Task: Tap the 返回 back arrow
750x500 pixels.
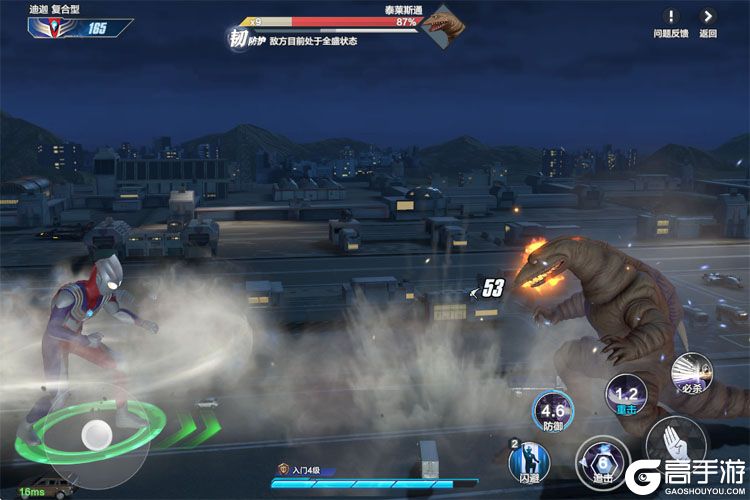Action: click(x=708, y=18)
